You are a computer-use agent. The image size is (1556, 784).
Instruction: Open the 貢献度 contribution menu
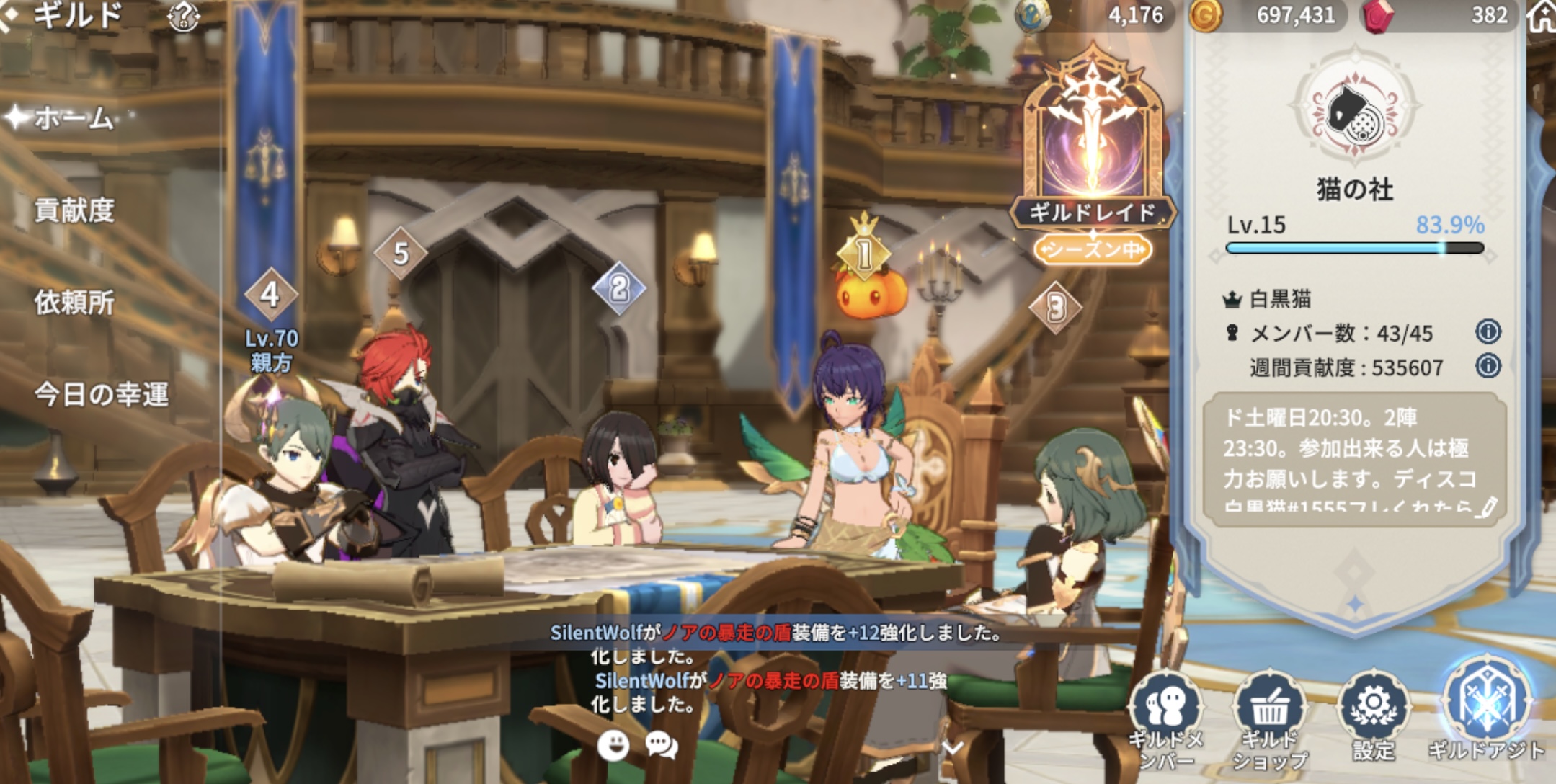click(74, 210)
